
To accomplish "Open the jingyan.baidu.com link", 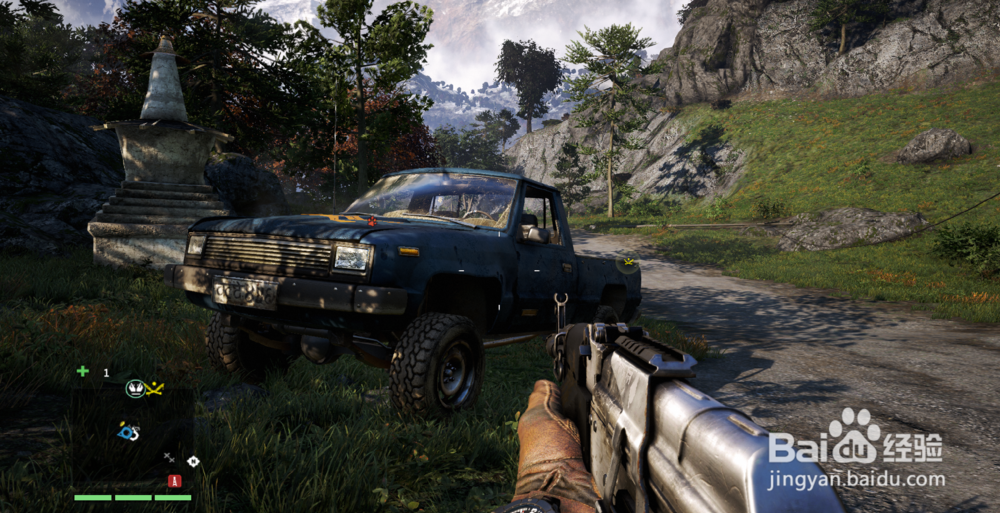I will click(856, 480).
